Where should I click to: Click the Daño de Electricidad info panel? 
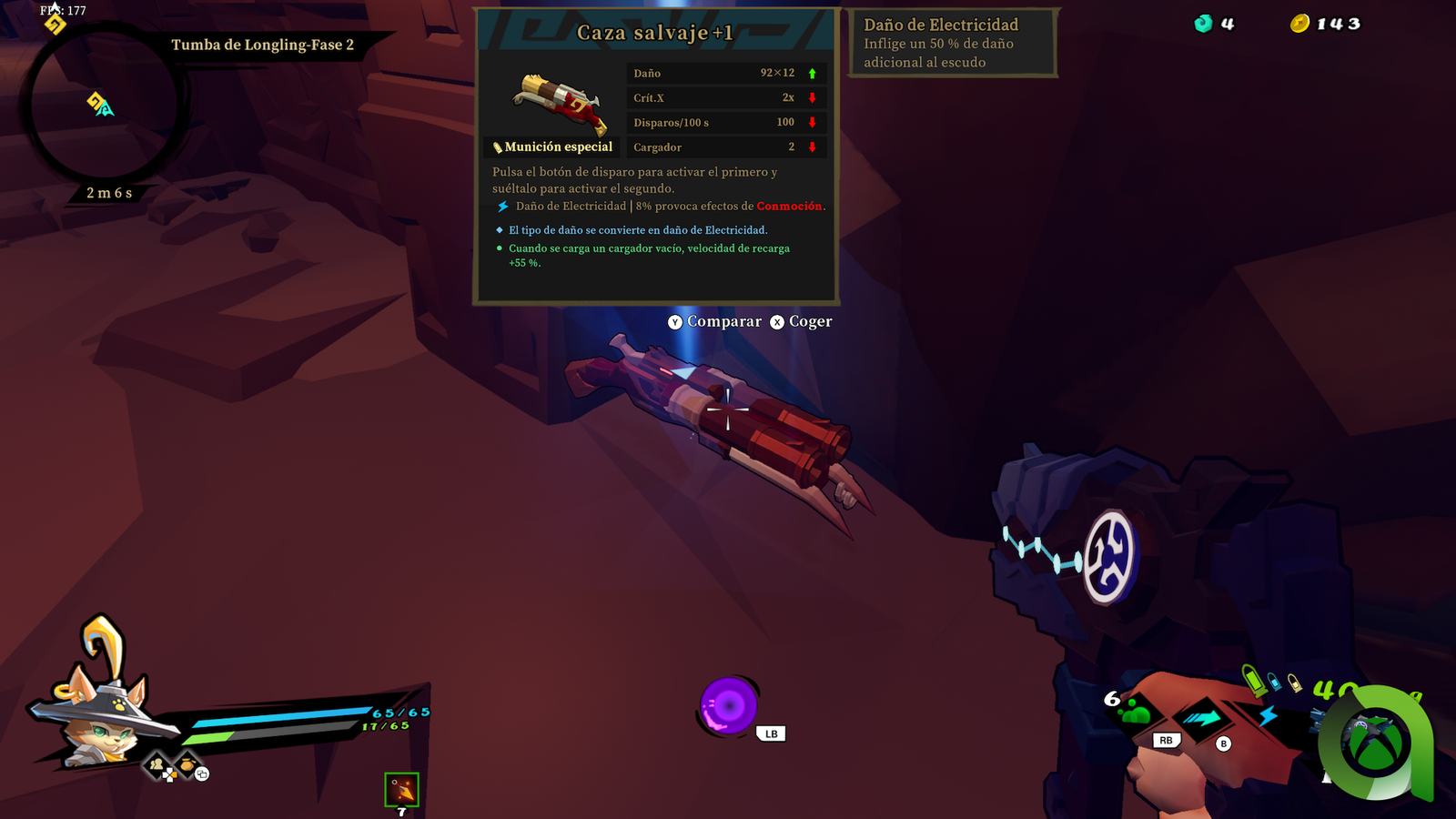coord(952,43)
